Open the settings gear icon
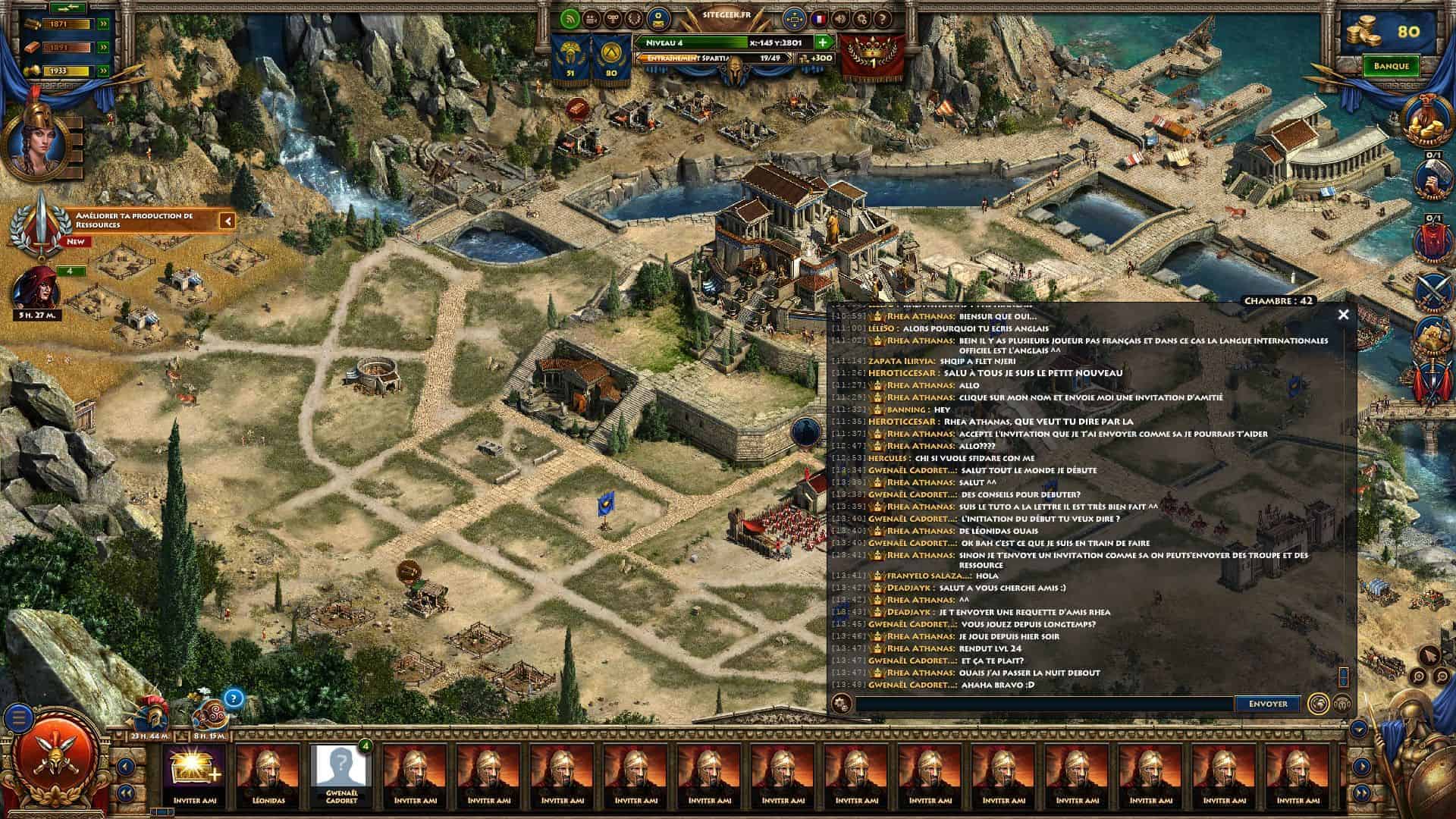This screenshot has width=1456, height=819. pyautogui.click(x=861, y=19)
